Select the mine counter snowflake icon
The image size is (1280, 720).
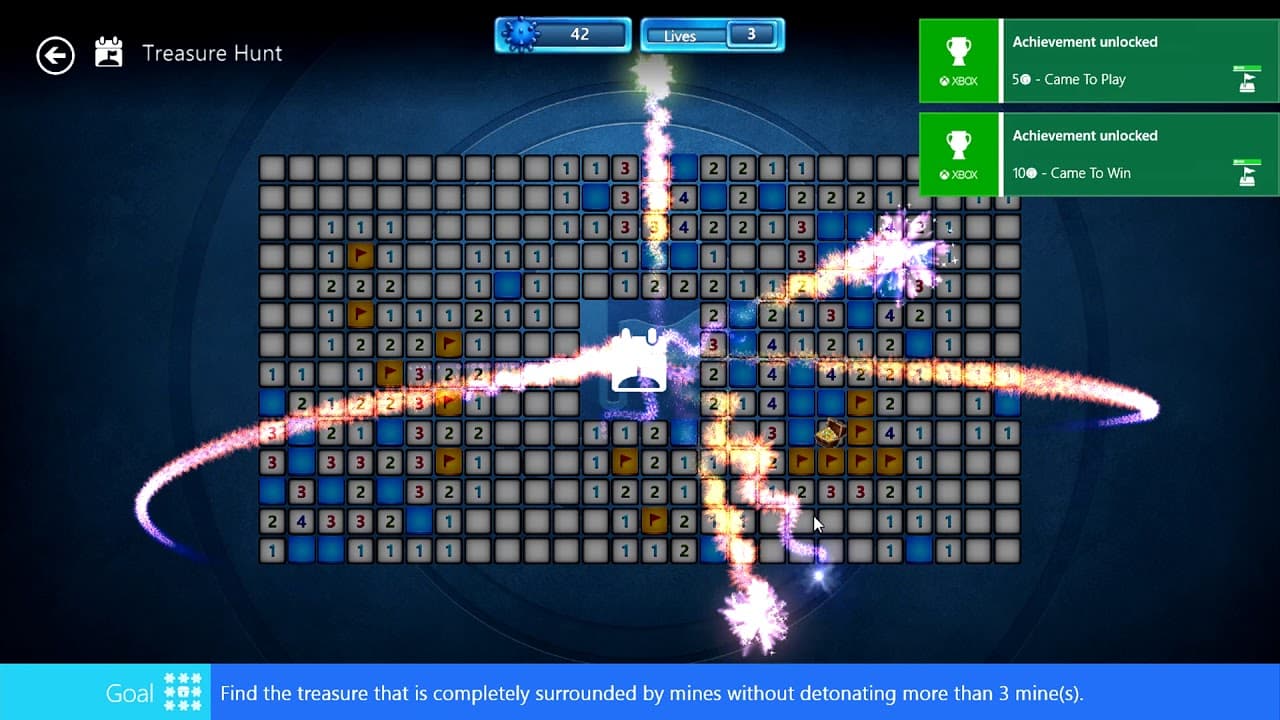point(519,33)
